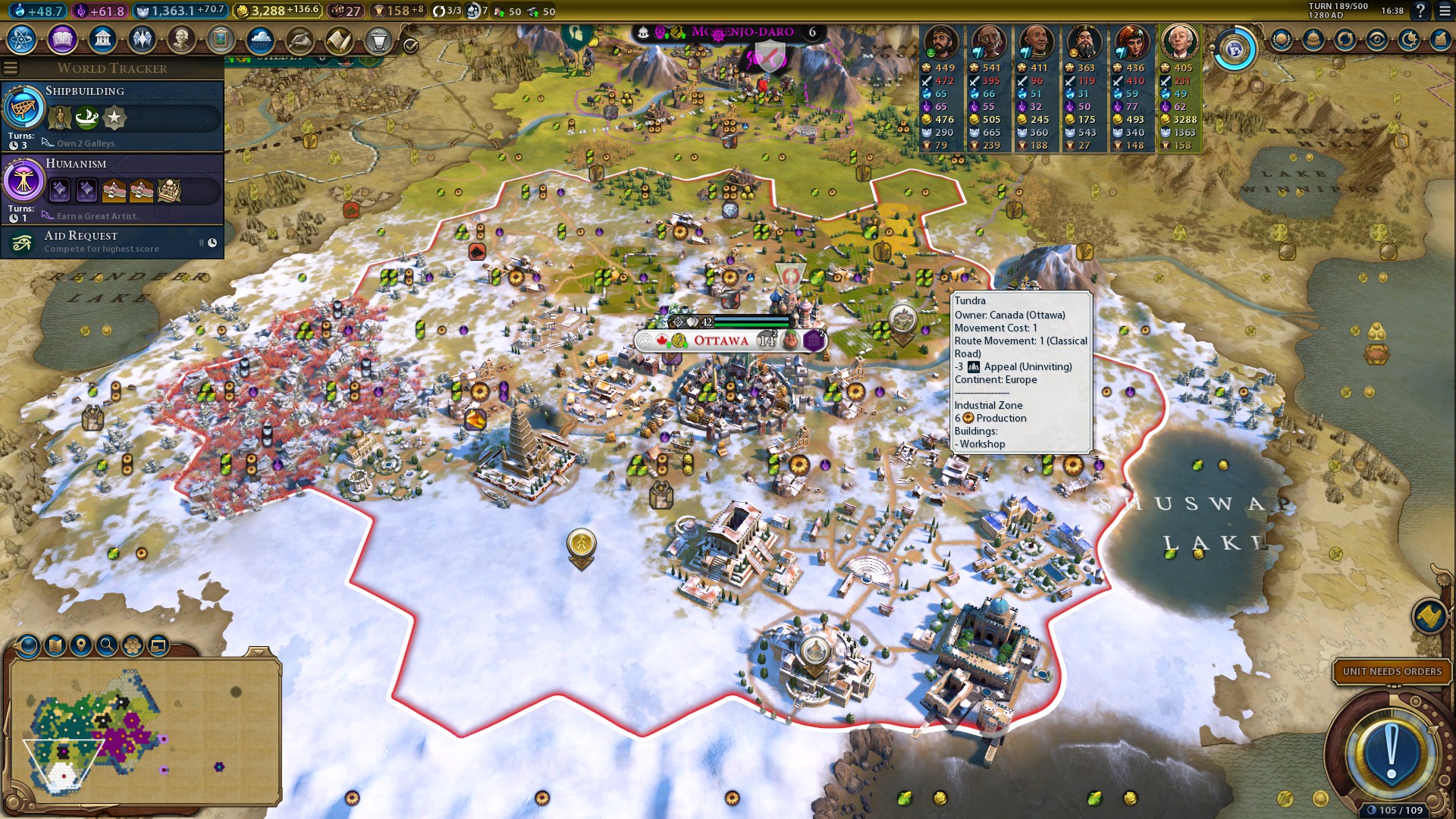Select the bearded leader portrait with green smiley
Image resolution: width=1456 pixels, height=819 pixels.
[941, 42]
